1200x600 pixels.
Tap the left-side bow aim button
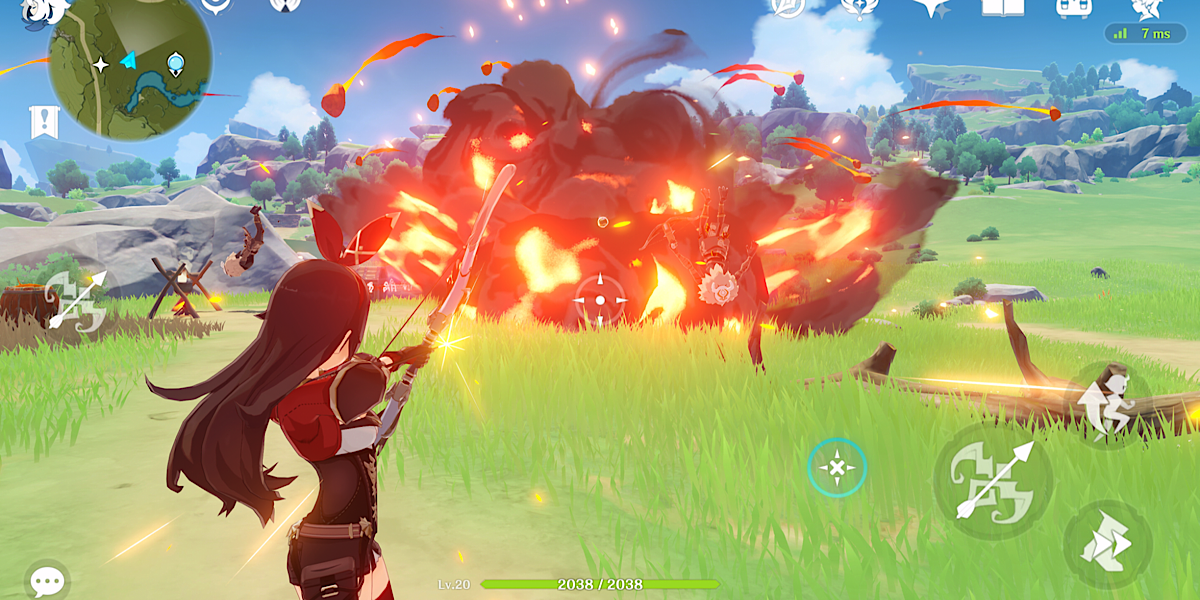pos(75,300)
